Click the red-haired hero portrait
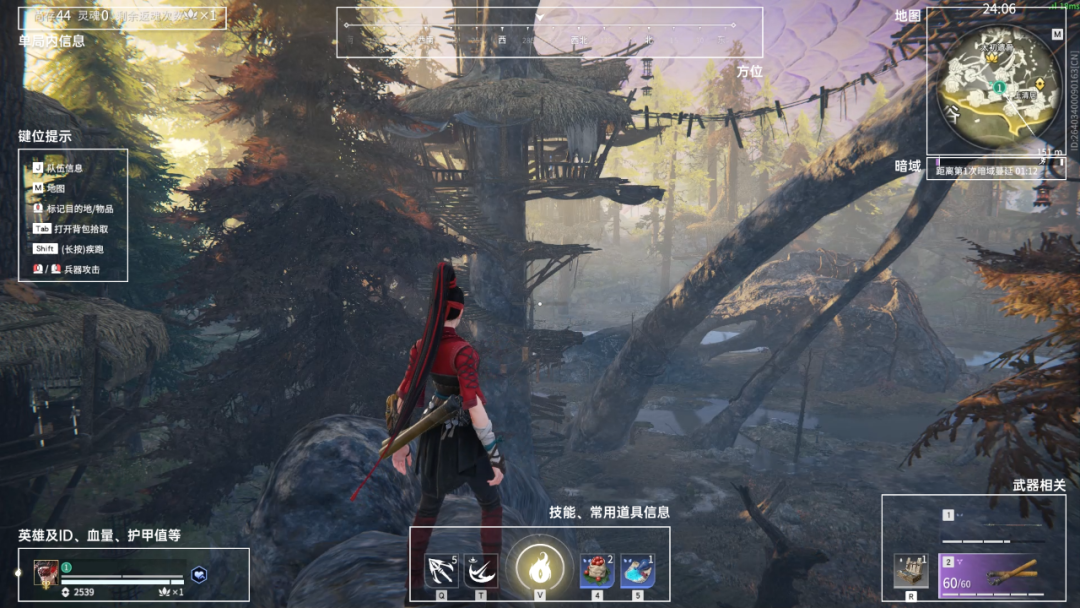 (x=46, y=572)
